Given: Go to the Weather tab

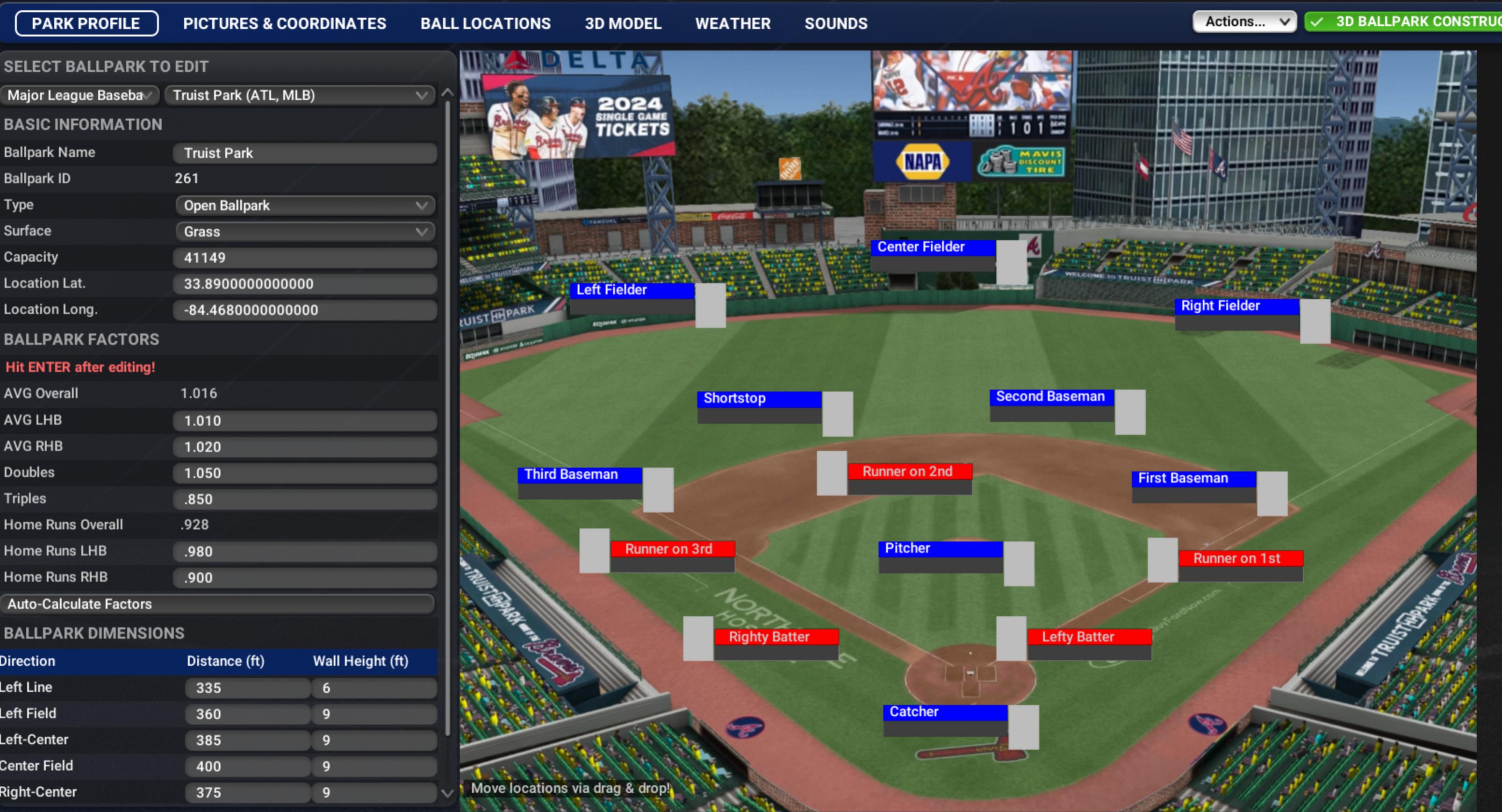Looking at the screenshot, I should (x=733, y=23).
